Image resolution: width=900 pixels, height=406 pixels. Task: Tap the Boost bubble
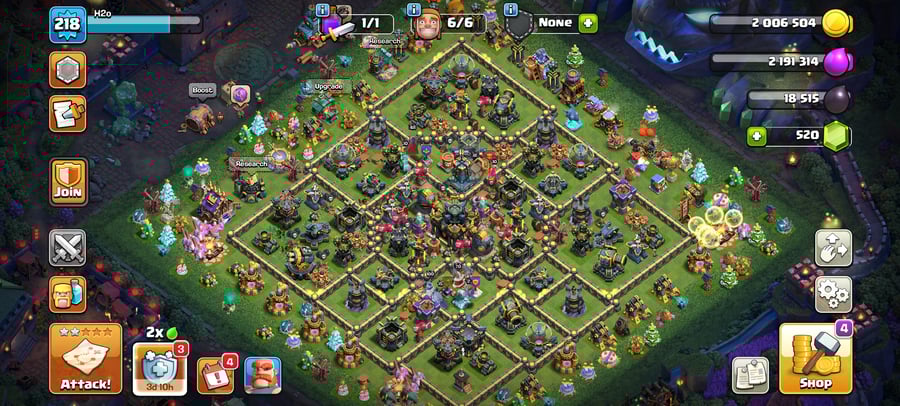(x=203, y=90)
